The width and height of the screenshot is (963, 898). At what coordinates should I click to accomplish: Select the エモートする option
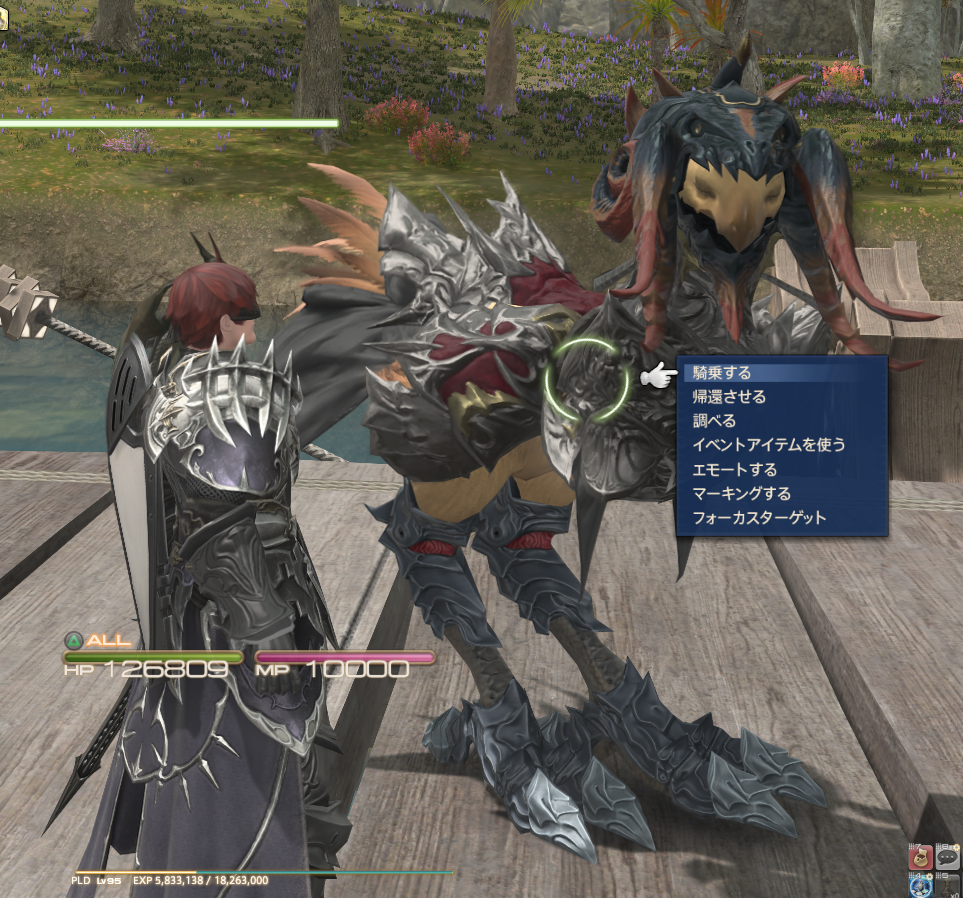click(734, 469)
